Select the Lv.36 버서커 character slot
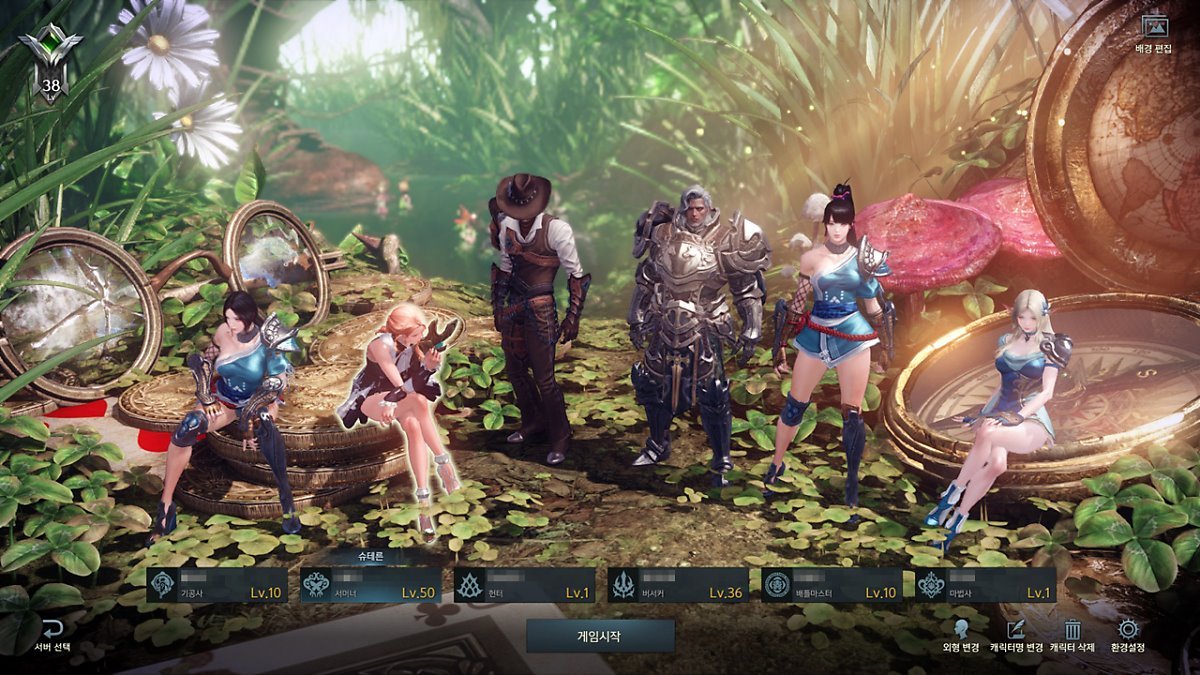Screen dimensions: 1200x675 678,585
